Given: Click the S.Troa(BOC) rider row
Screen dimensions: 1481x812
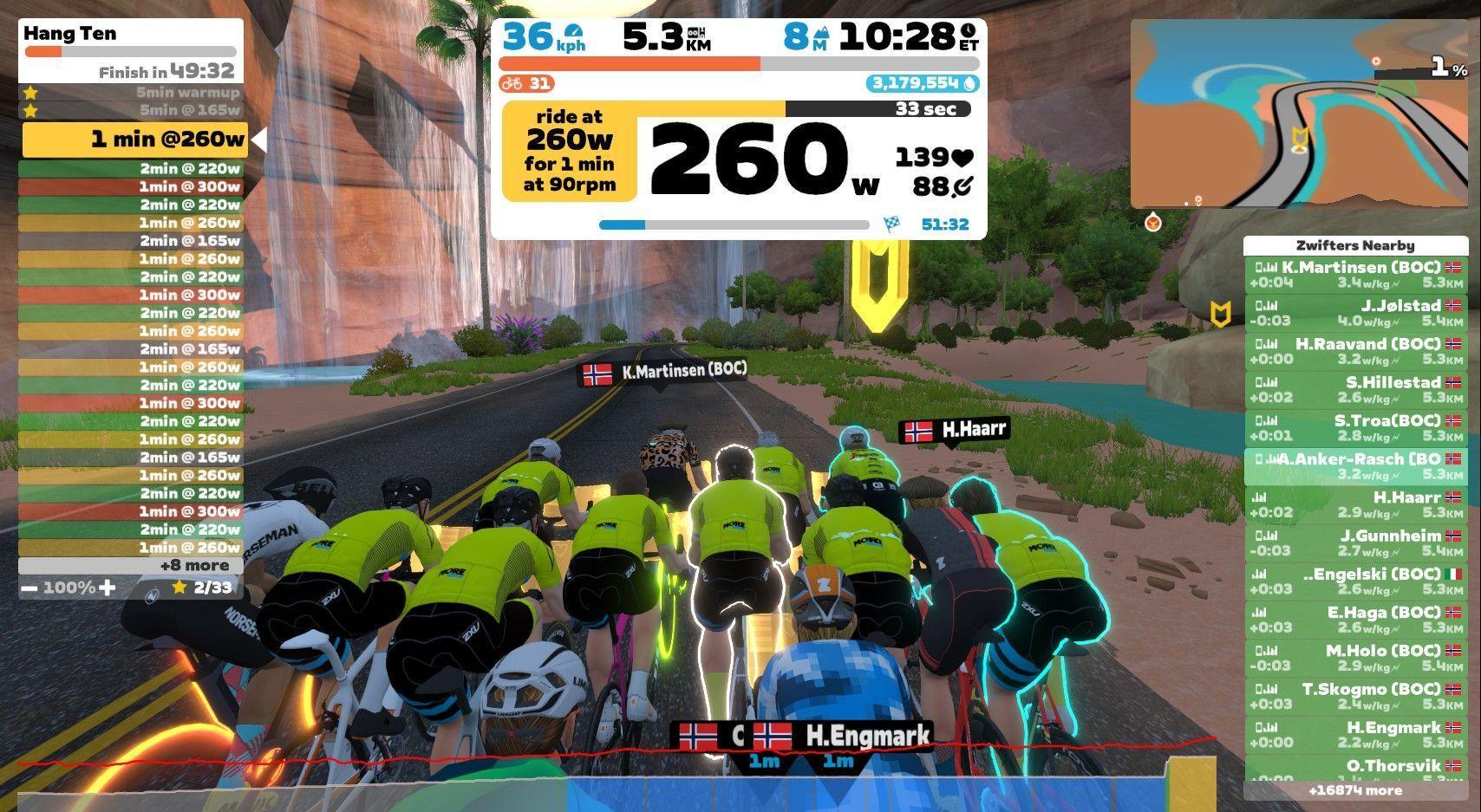Looking at the screenshot, I should point(1355,428).
